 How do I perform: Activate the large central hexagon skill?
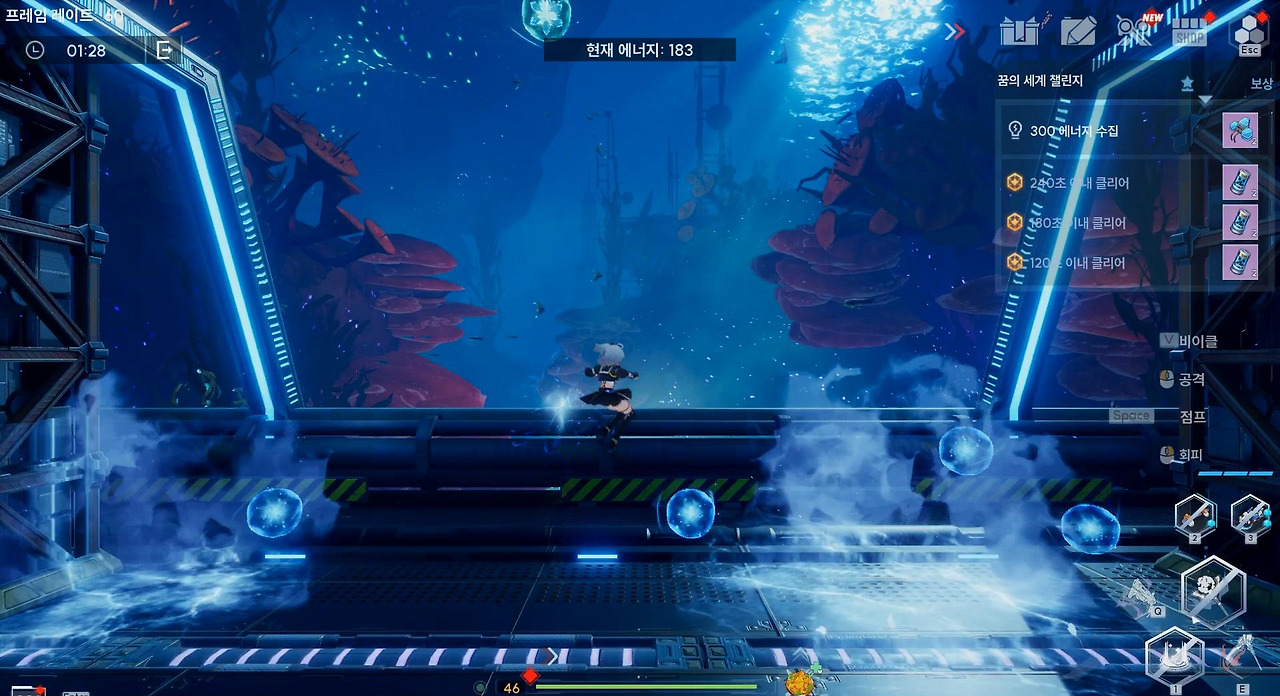point(1214,591)
